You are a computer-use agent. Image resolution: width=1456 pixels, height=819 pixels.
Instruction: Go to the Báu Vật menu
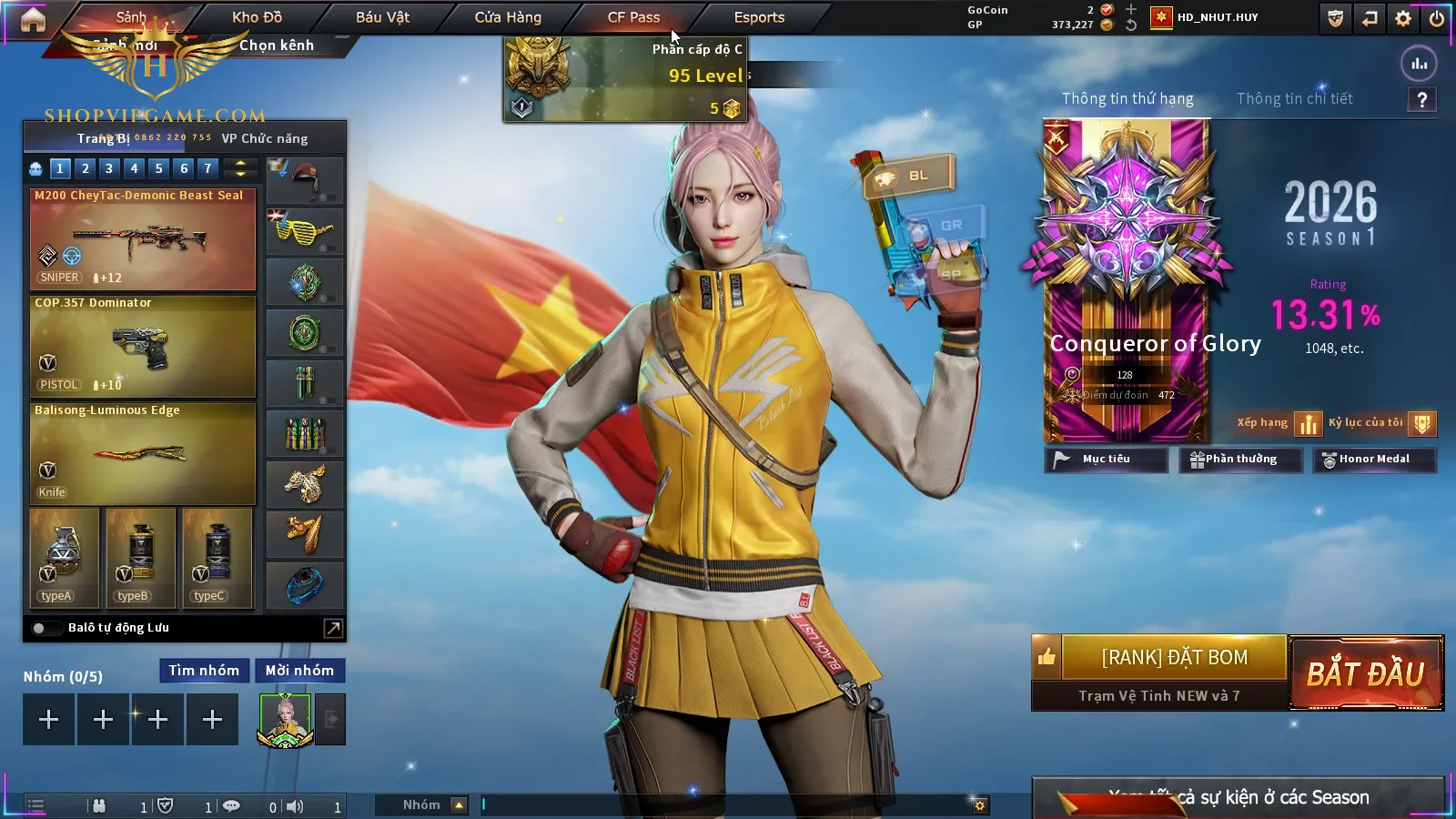coord(382,17)
